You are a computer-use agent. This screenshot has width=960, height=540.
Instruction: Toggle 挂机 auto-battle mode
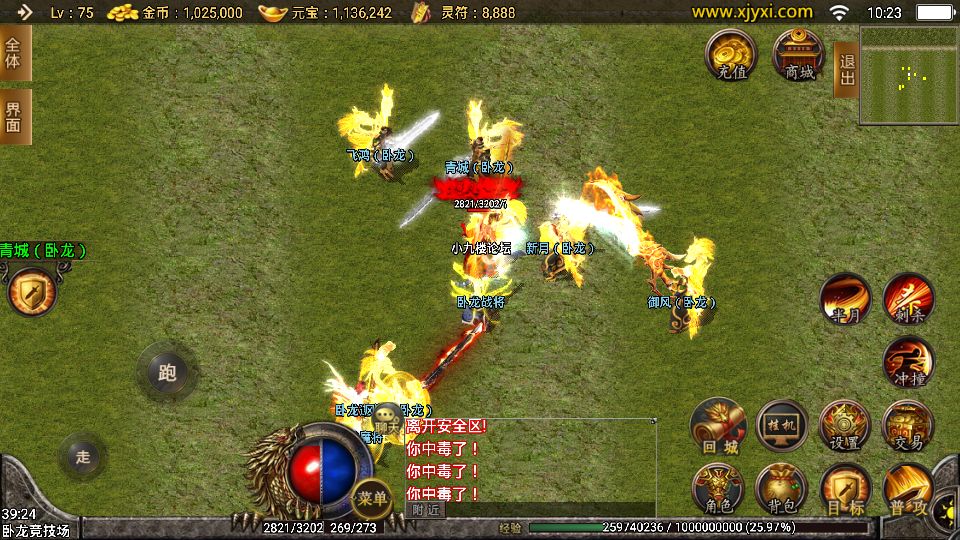click(x=781, y=426)
